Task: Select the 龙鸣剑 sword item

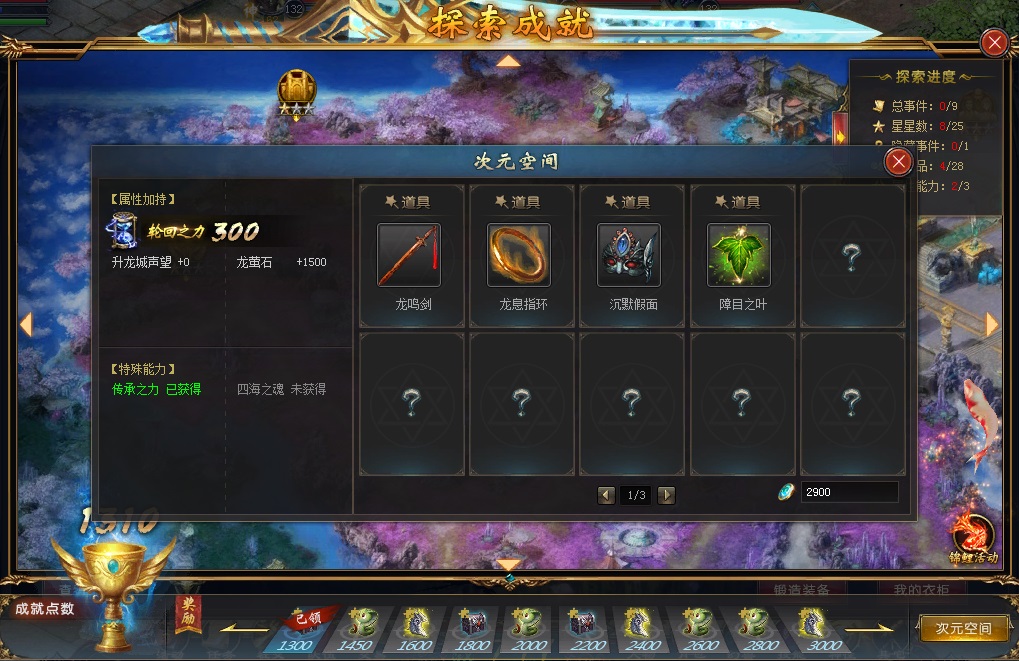Action: pos(409,254)
